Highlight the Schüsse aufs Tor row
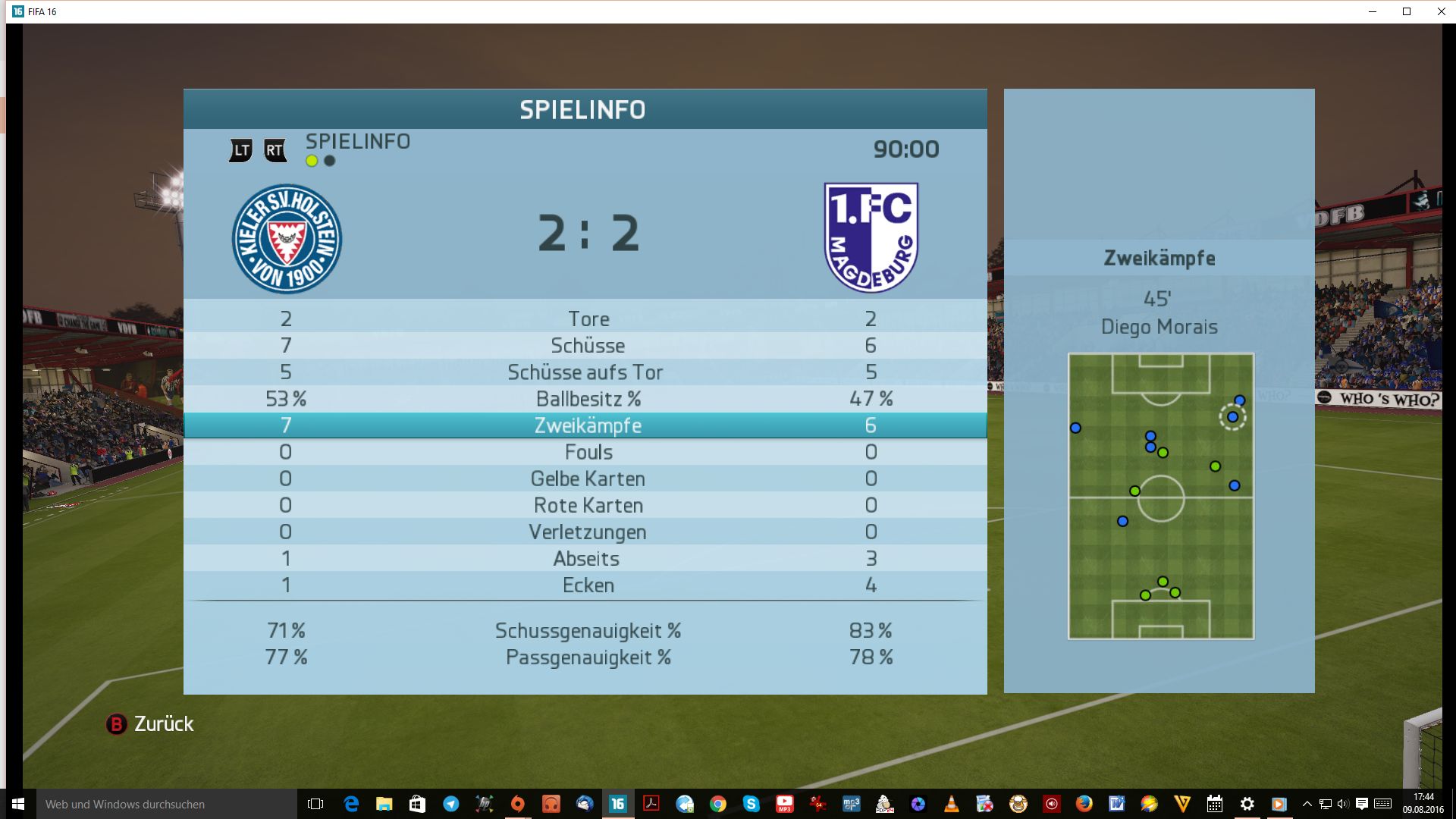The image size is (1456, 819). pos(585,372)
